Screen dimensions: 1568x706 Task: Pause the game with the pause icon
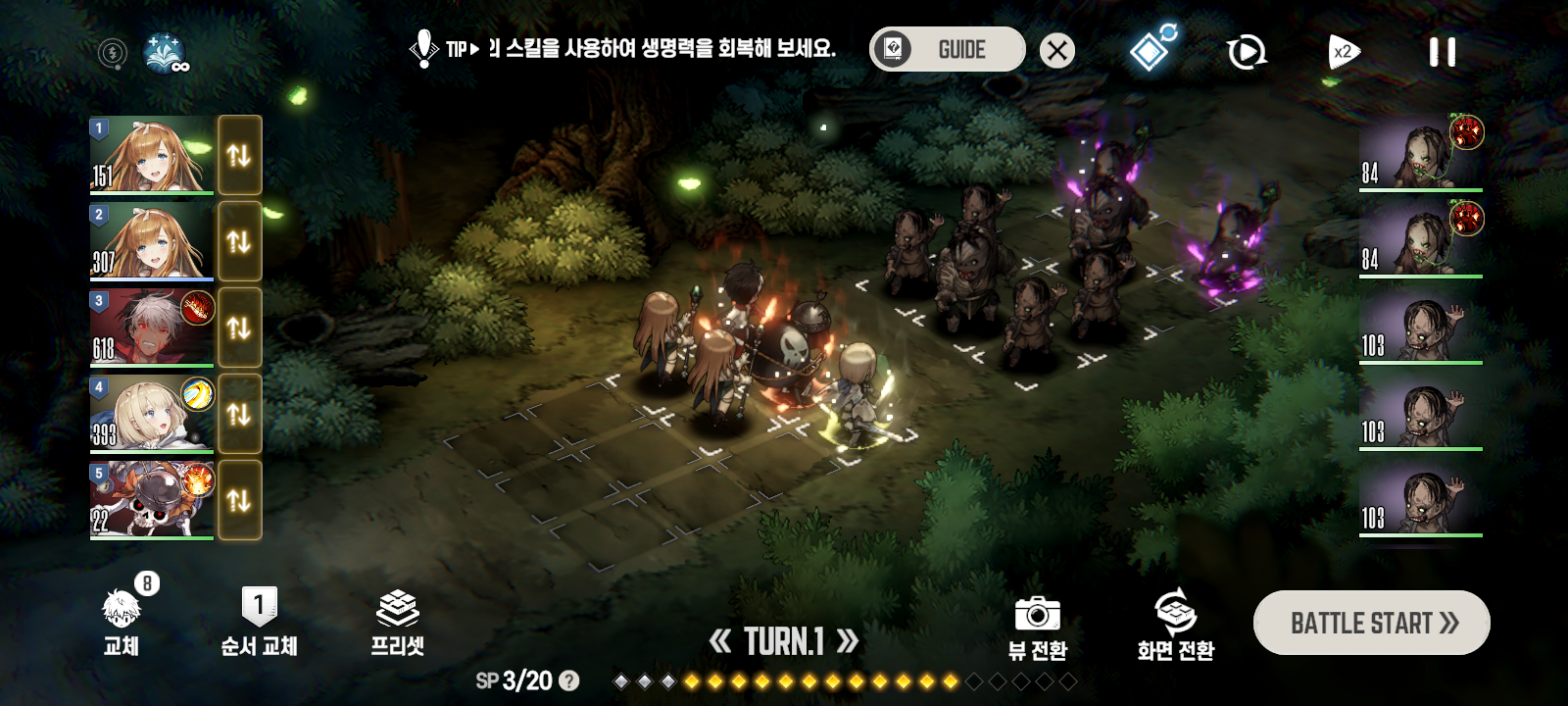click(1442, 51)
